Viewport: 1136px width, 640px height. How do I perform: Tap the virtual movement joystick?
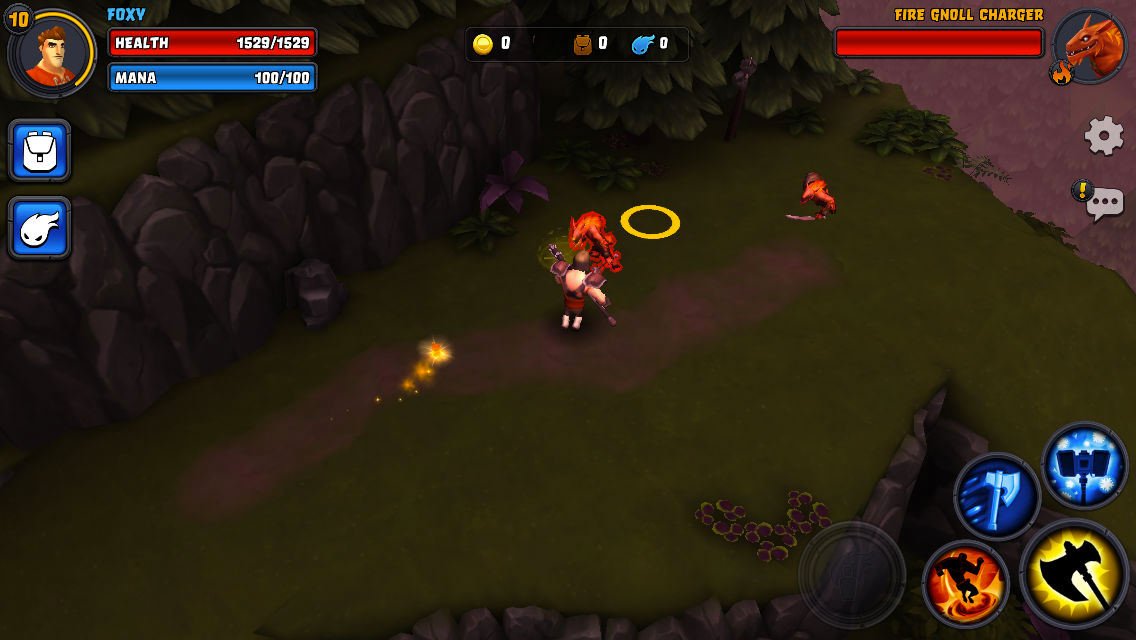pyautogui.click(x=852, y=574)
